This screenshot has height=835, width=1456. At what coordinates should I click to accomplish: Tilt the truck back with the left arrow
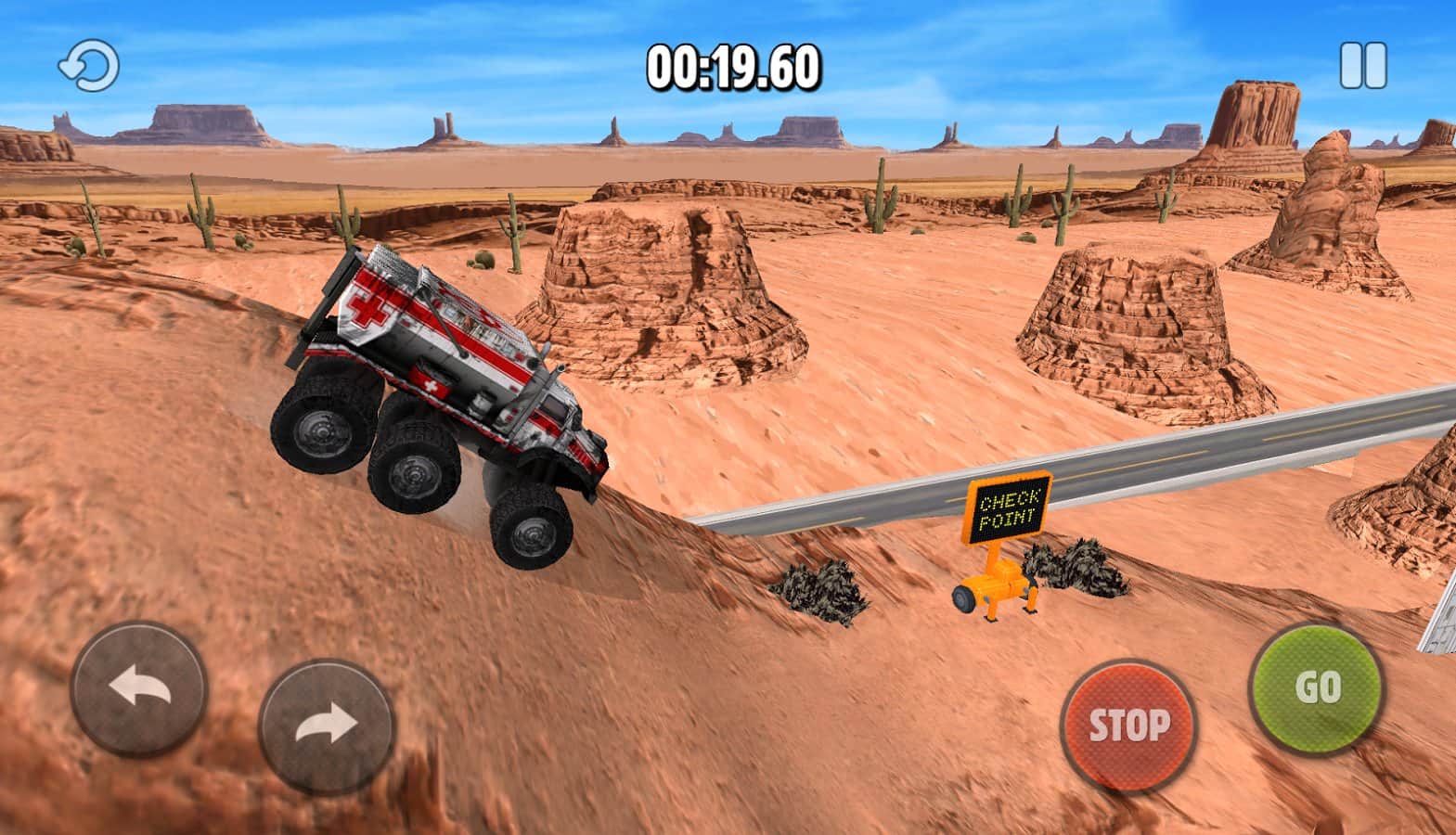[138, 689]
